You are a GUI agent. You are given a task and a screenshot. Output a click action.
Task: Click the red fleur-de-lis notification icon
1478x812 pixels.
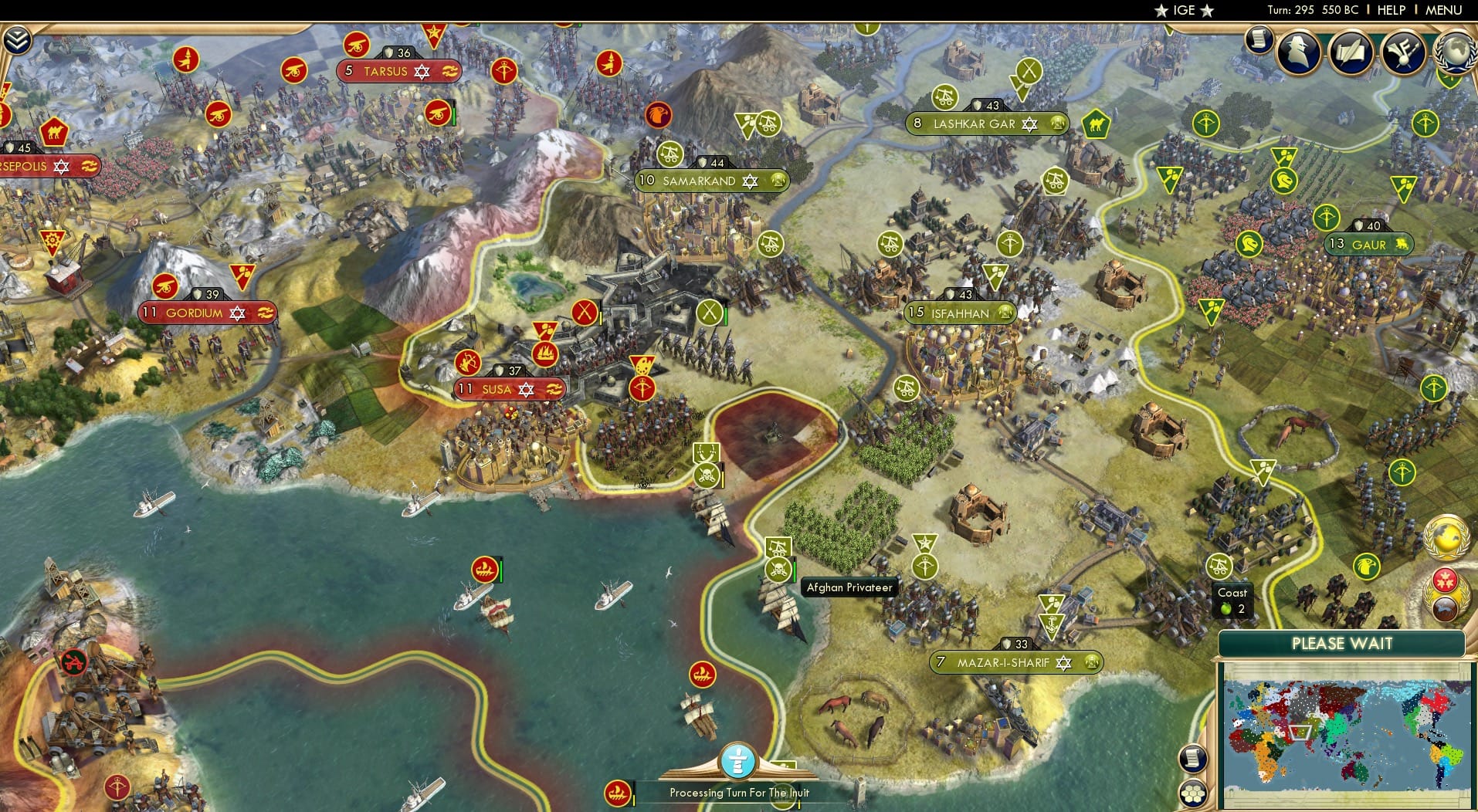(x=1445, y=580)
